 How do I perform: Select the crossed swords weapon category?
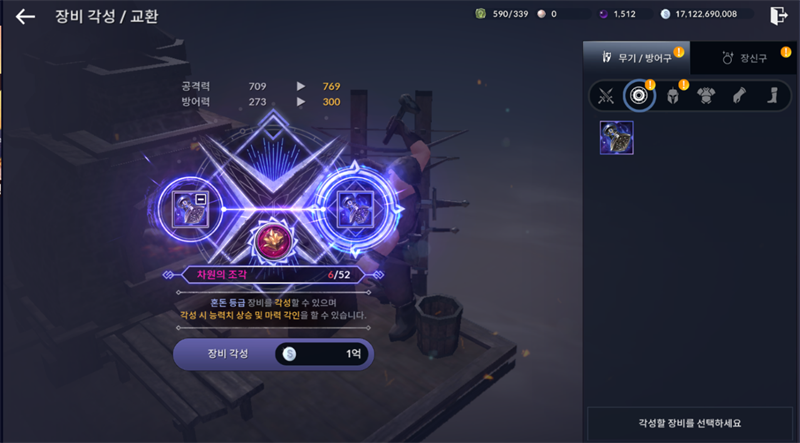tap(606, 96)
